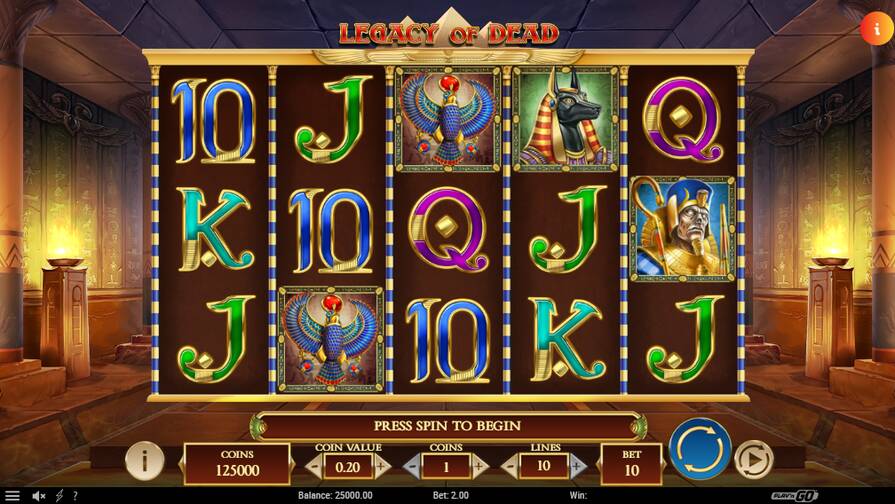
Task: Open the paytable info button beside Coins
Action: 145,460
